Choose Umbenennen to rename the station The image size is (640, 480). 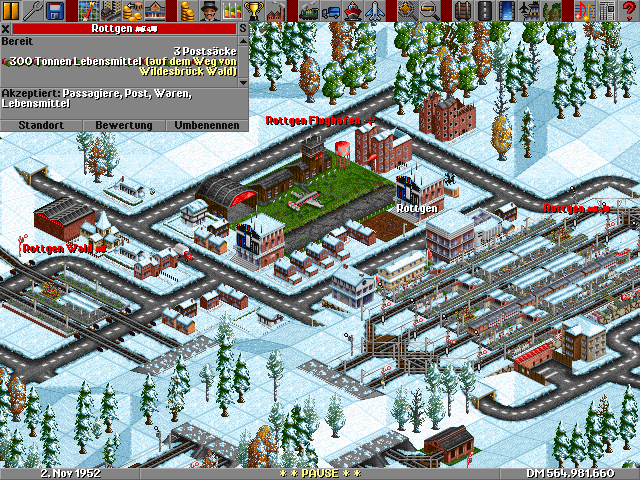click(x=207, y=125)
